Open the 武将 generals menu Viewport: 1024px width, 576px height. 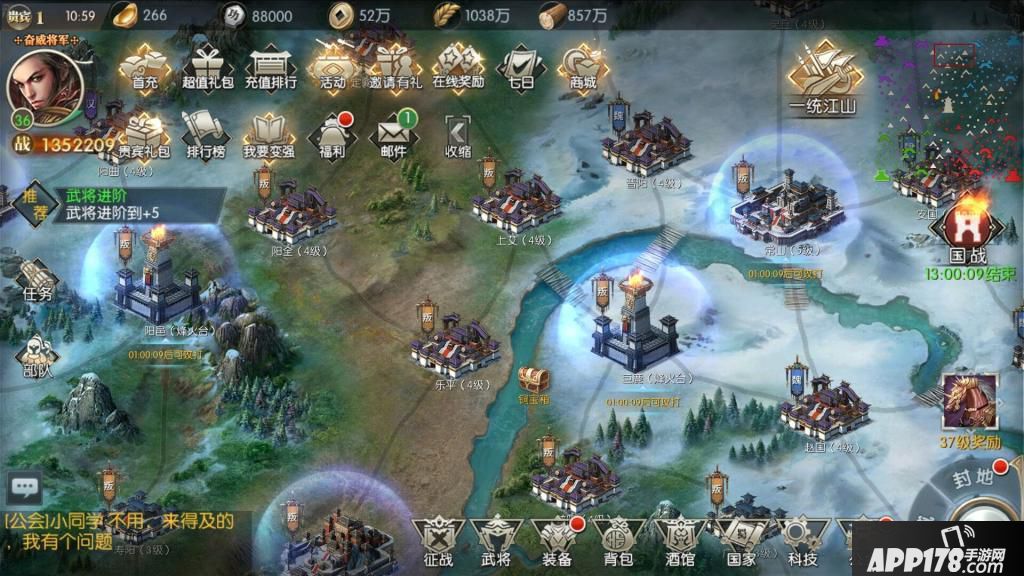[x=496, y=540]
